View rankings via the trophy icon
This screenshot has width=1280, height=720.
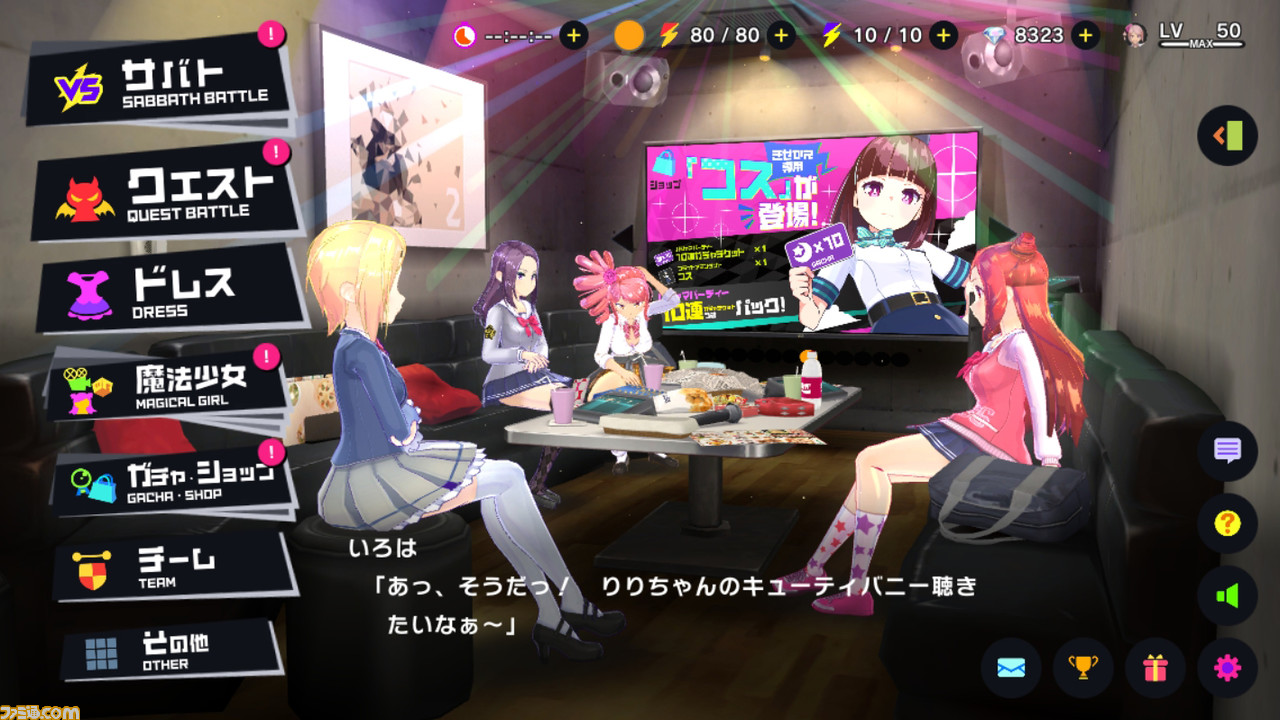pyautogui.click(x=1084, y=668)
